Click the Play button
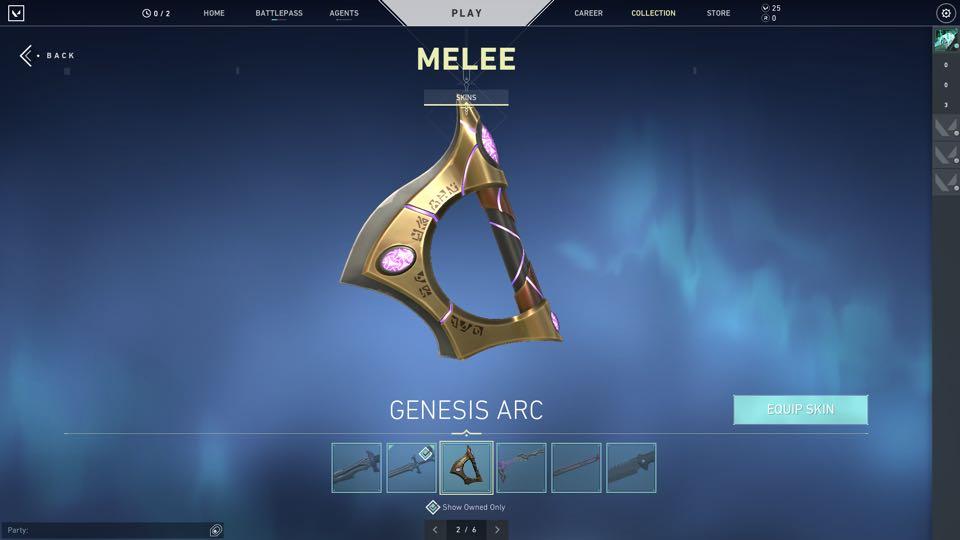Screen dimensions: 960x540 pyautogui.click(x=466, y=13)
